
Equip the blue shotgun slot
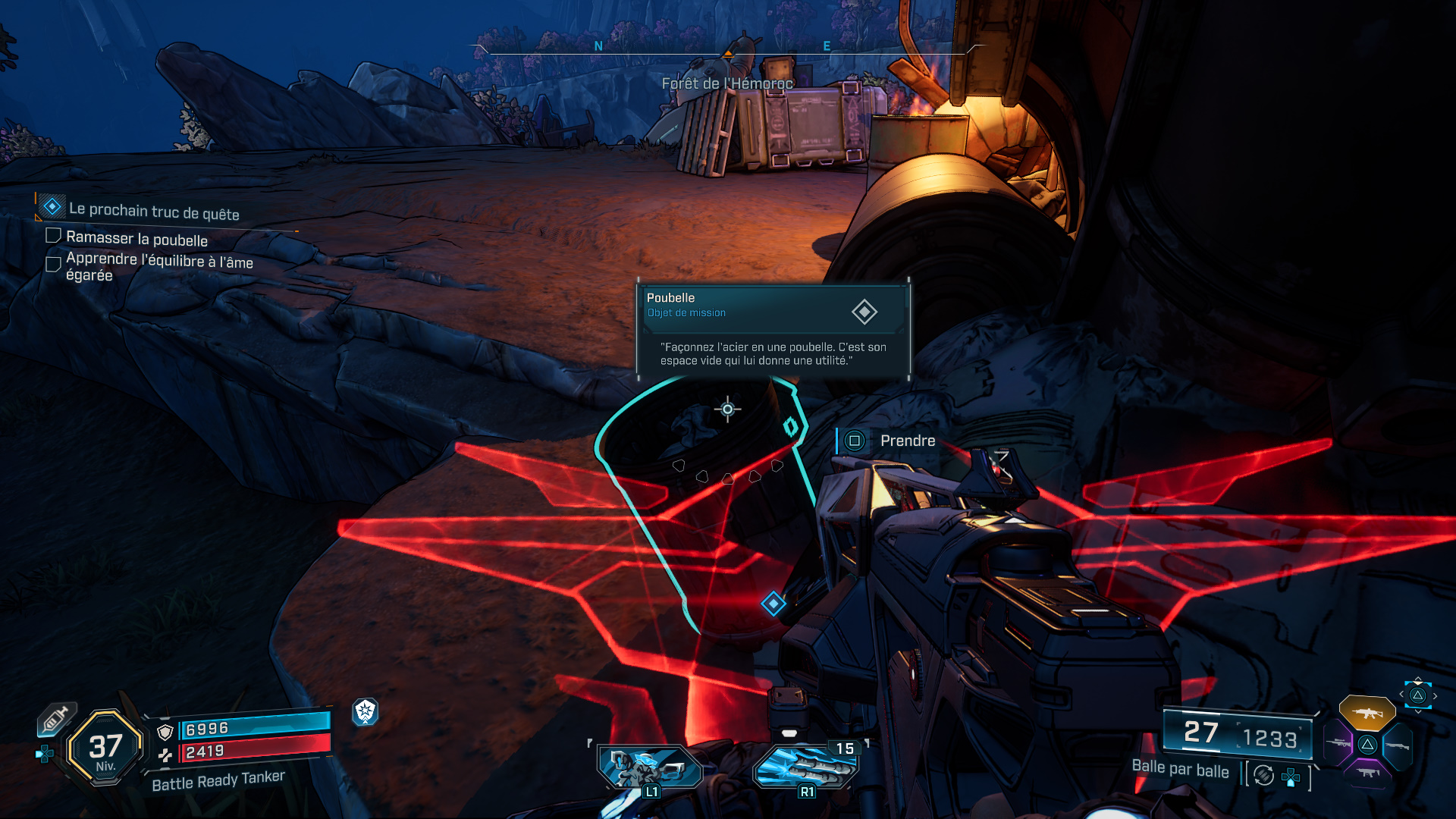point(1398,746)
